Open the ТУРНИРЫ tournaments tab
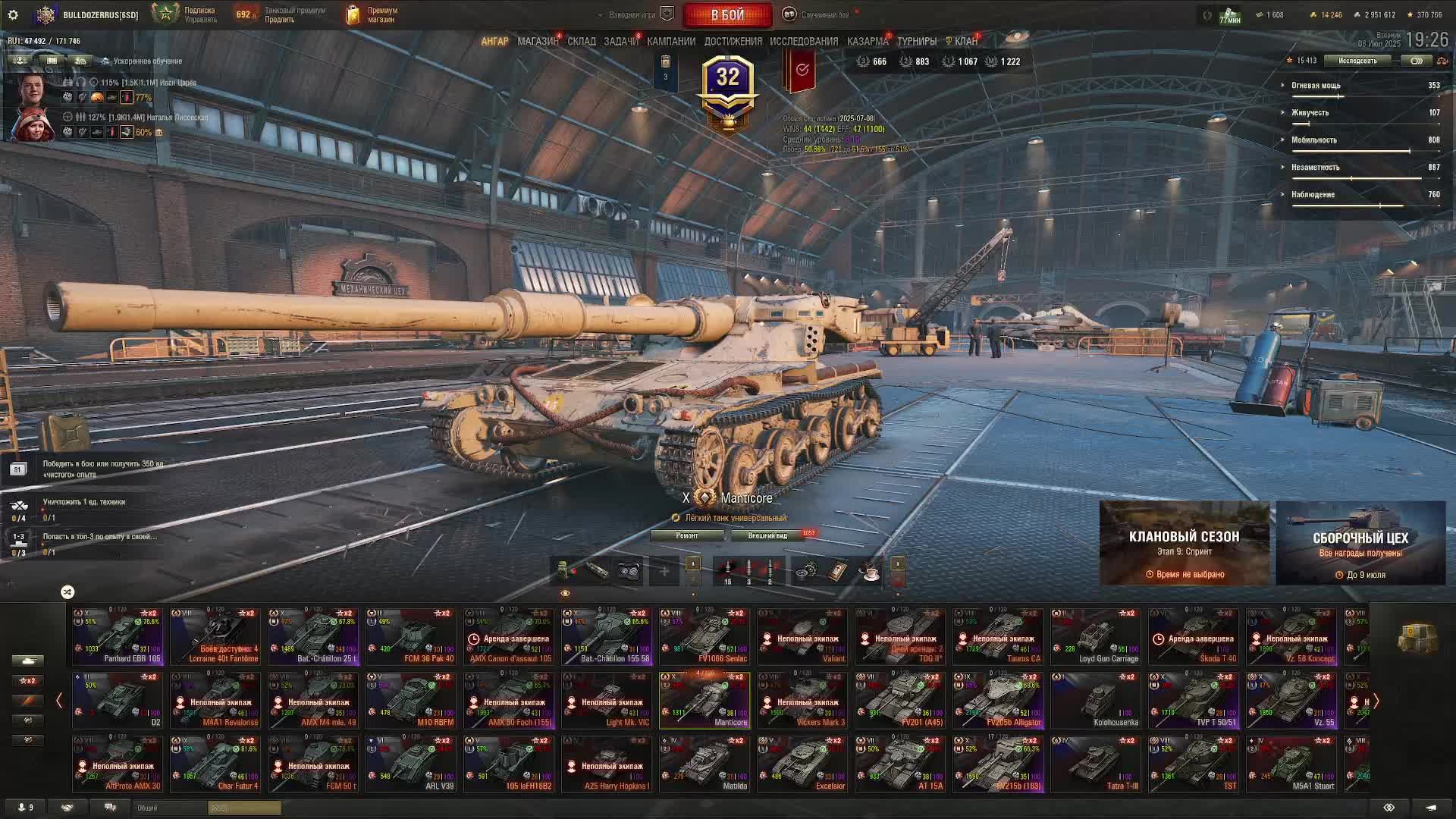Image resolution: width=1456 pixels, height=819 pixels. 917,42
